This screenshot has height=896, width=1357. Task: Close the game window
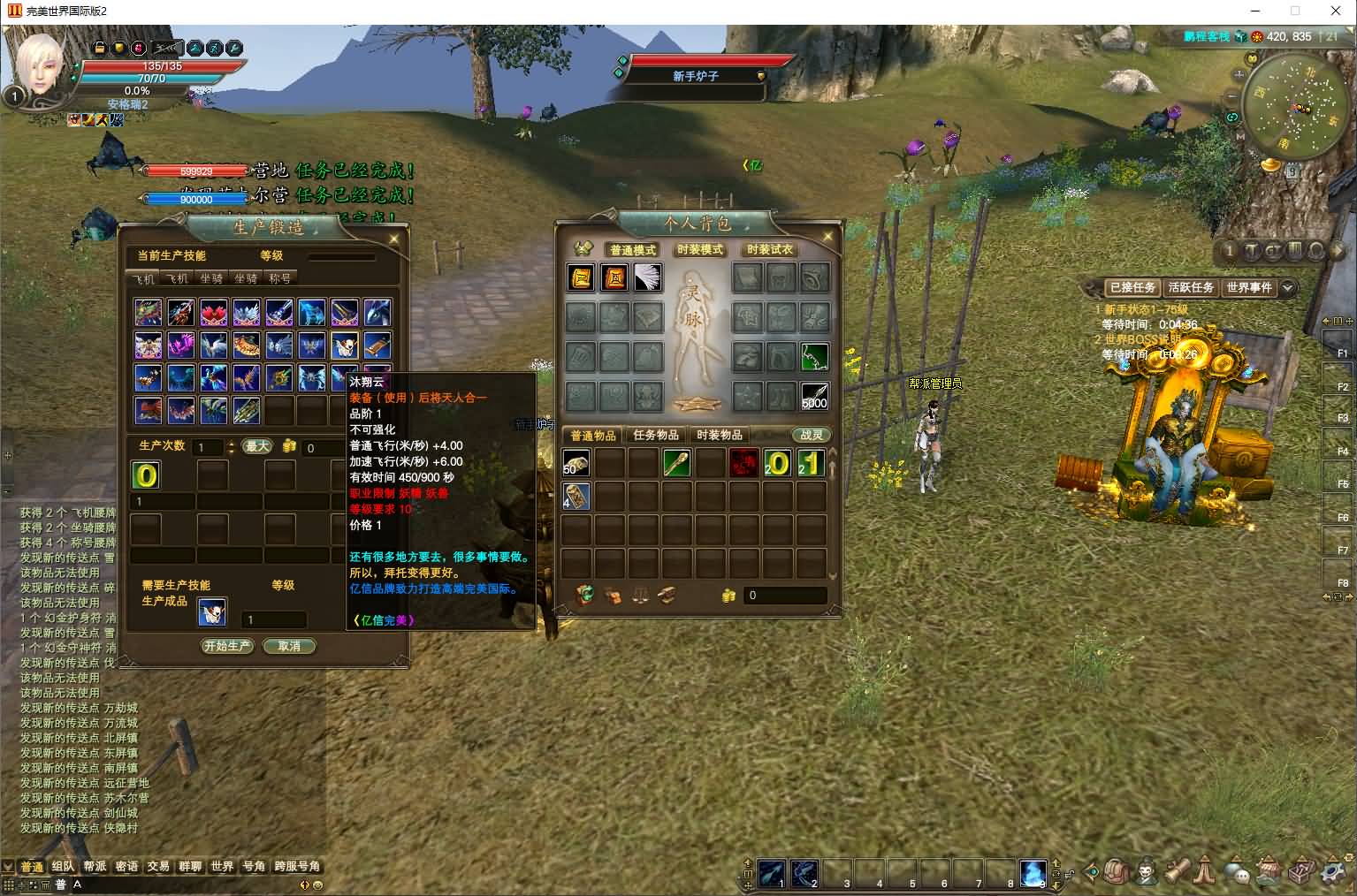point(1336,11)
